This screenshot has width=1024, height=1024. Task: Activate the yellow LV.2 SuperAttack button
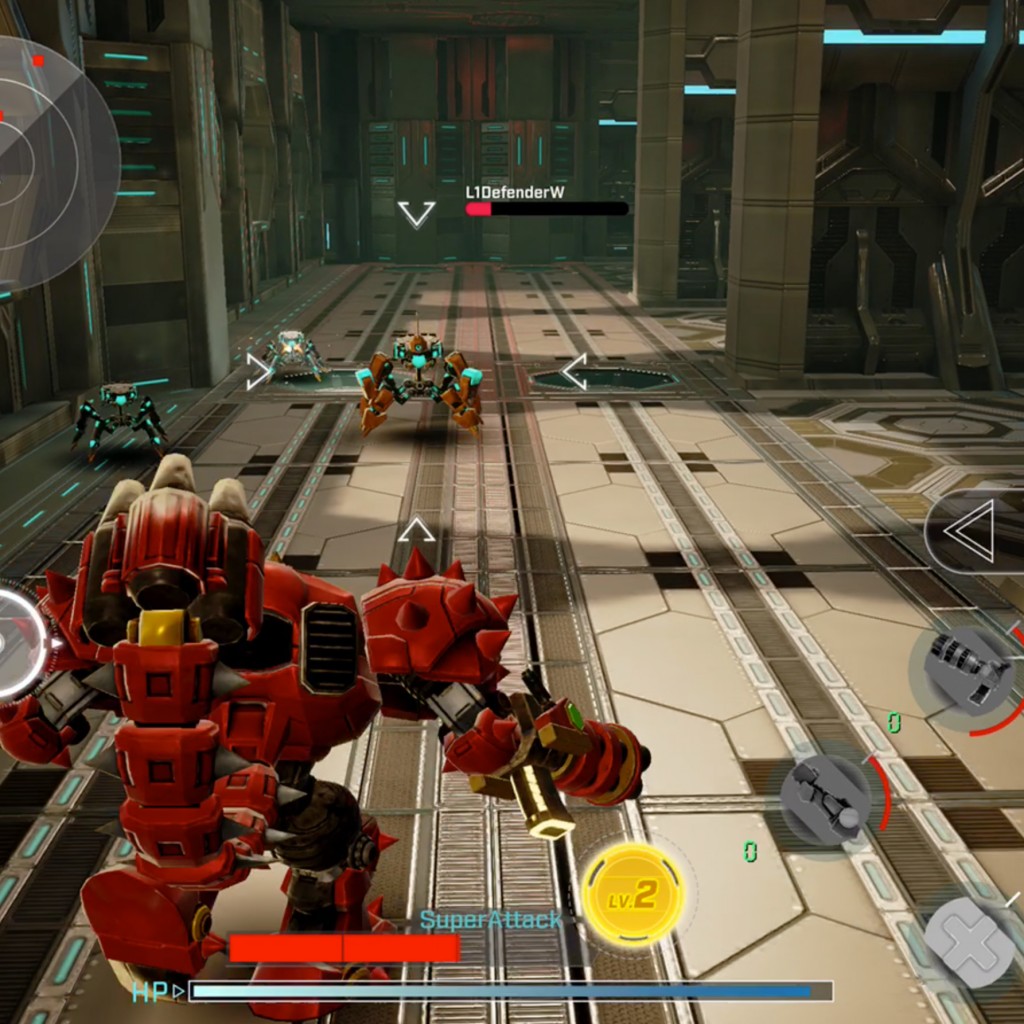(x=632, y=894)
